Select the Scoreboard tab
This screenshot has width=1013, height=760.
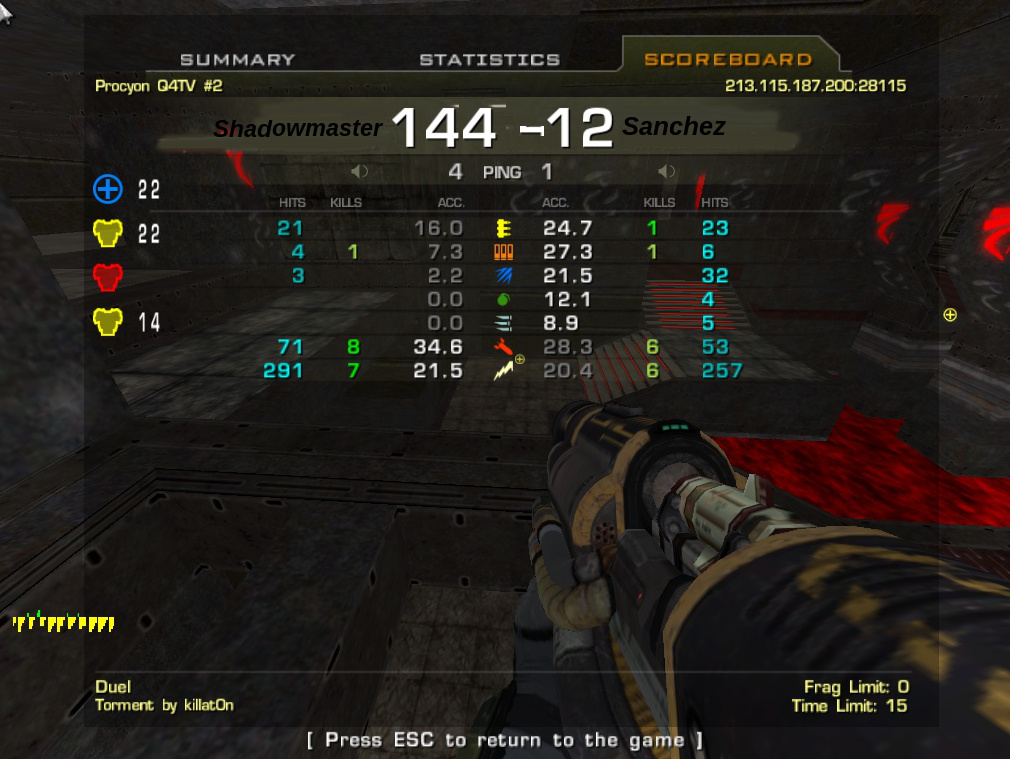pyautogui.click(x=727, y=60)
